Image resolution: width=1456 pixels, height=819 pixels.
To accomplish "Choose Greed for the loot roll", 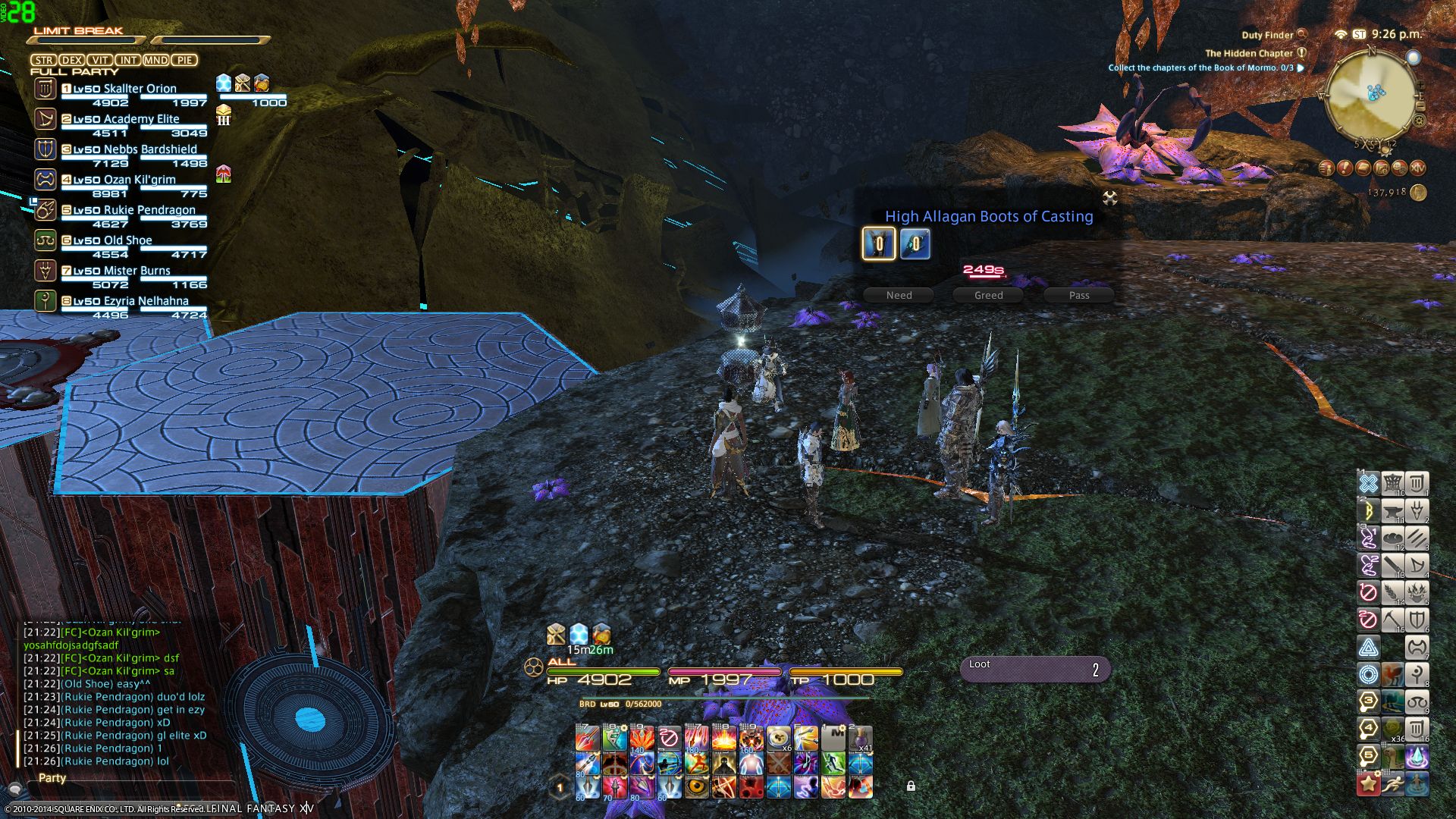I will (988, 295).
